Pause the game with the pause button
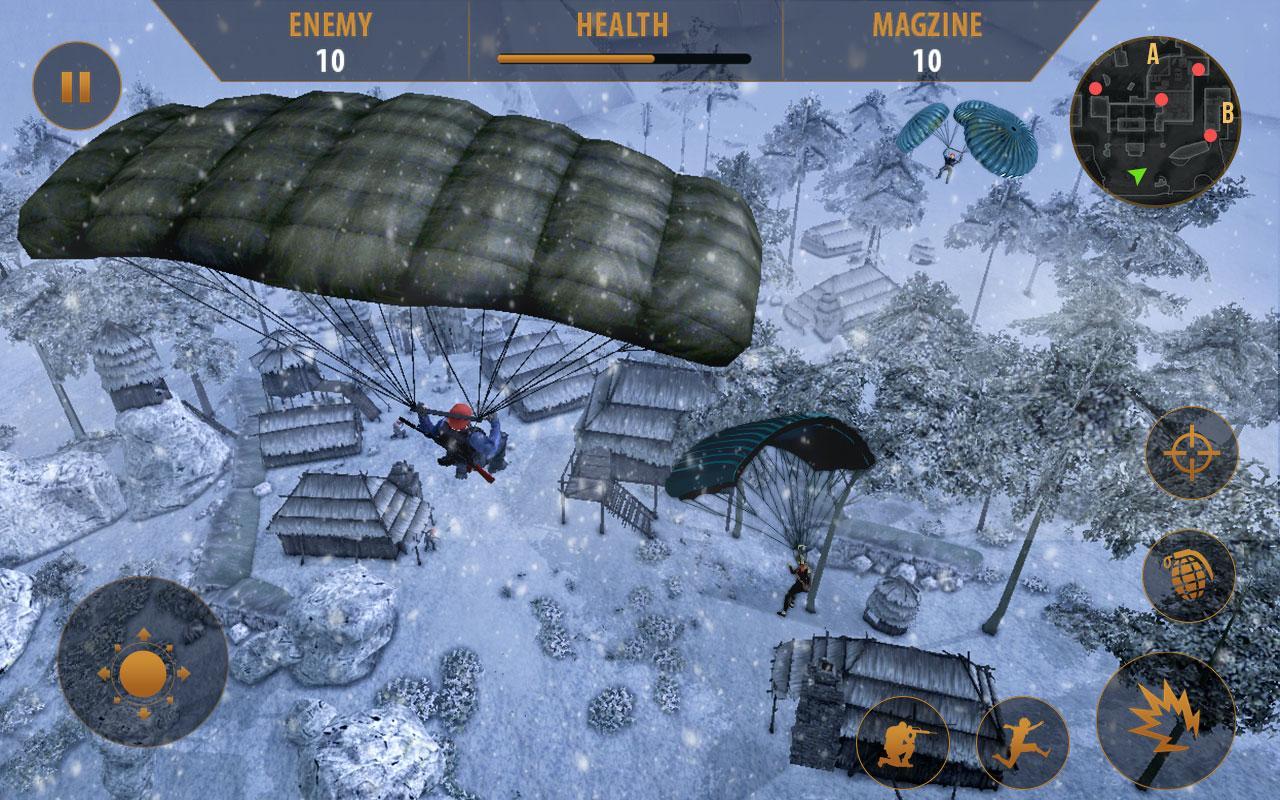 [x=76, y=86]
